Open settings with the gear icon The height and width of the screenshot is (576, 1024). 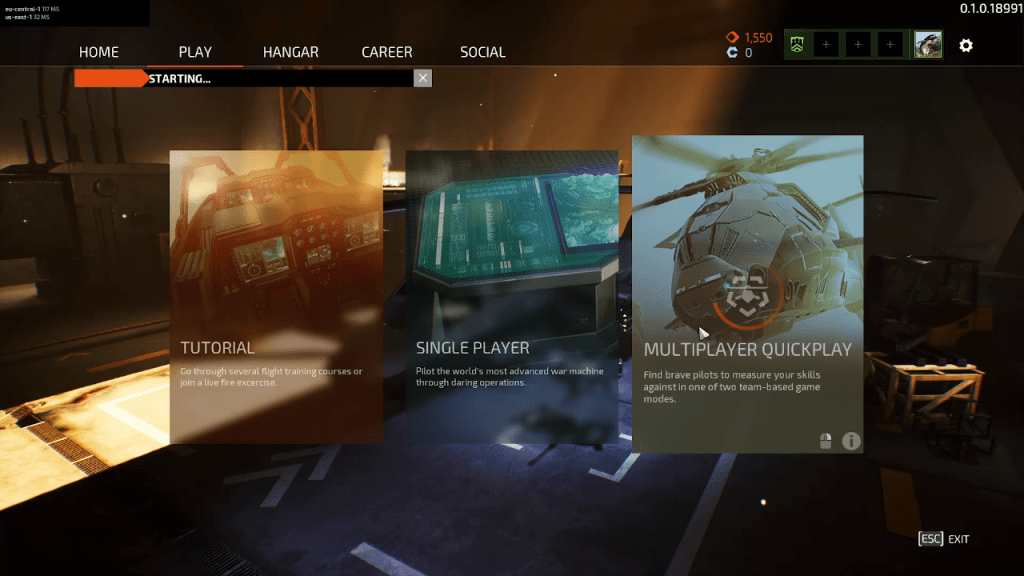pyautogui.click(x=966, y=45)
